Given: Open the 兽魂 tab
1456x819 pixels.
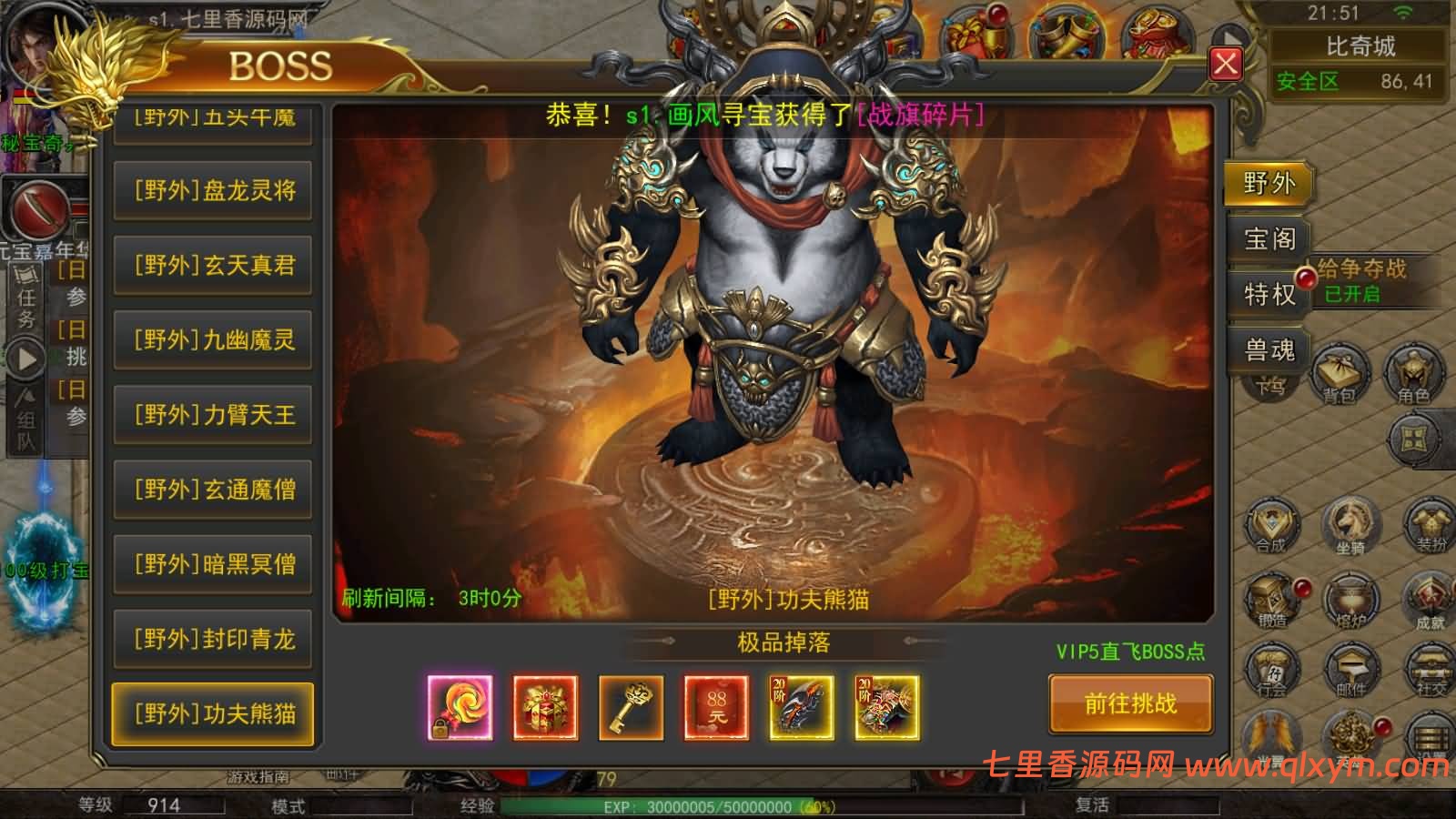Looking at the screenshot, I should (1269, 349).
